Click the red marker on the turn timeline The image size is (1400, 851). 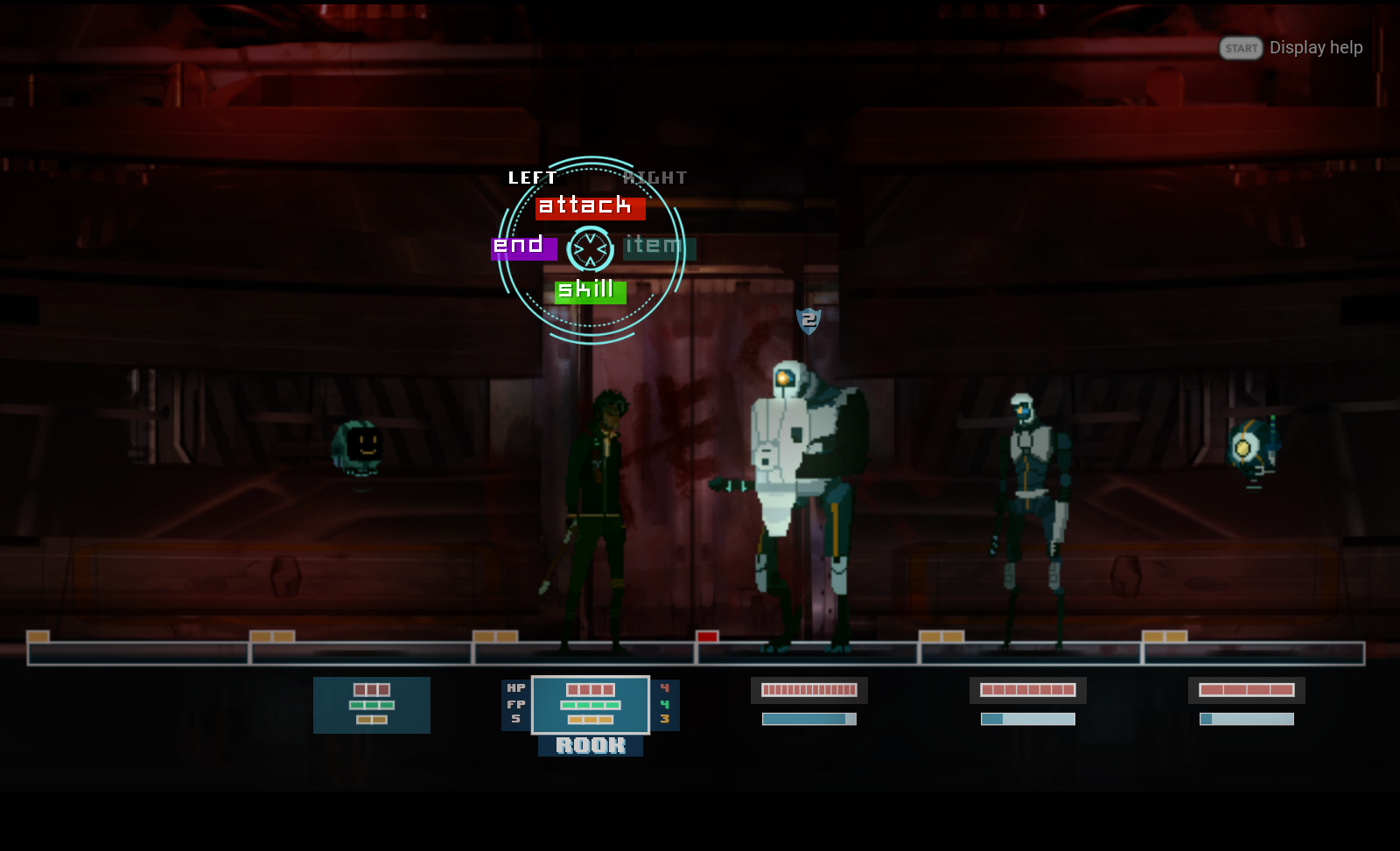point(705,638)
